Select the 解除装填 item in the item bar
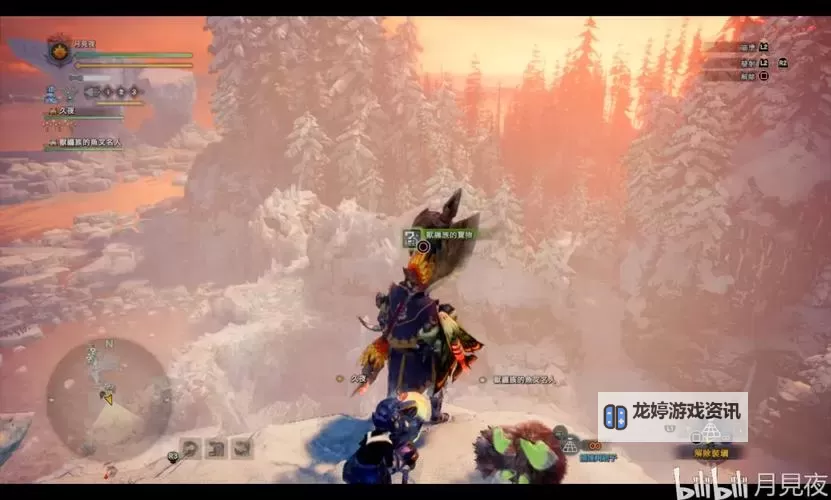Image resolution: width=831 pixels, height=500 pixels. point(711,453)
